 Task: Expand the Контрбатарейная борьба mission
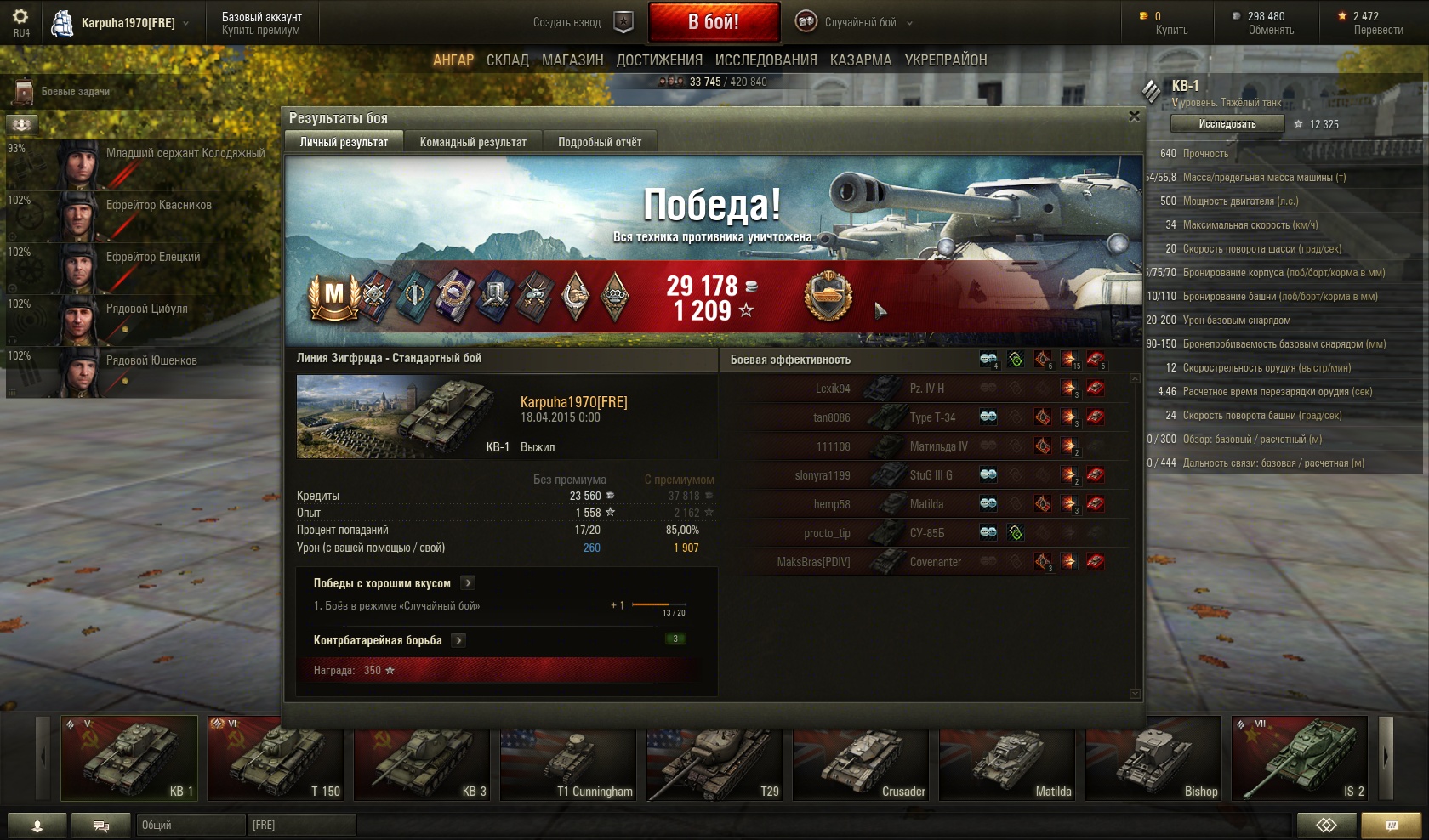pos(458,640)
